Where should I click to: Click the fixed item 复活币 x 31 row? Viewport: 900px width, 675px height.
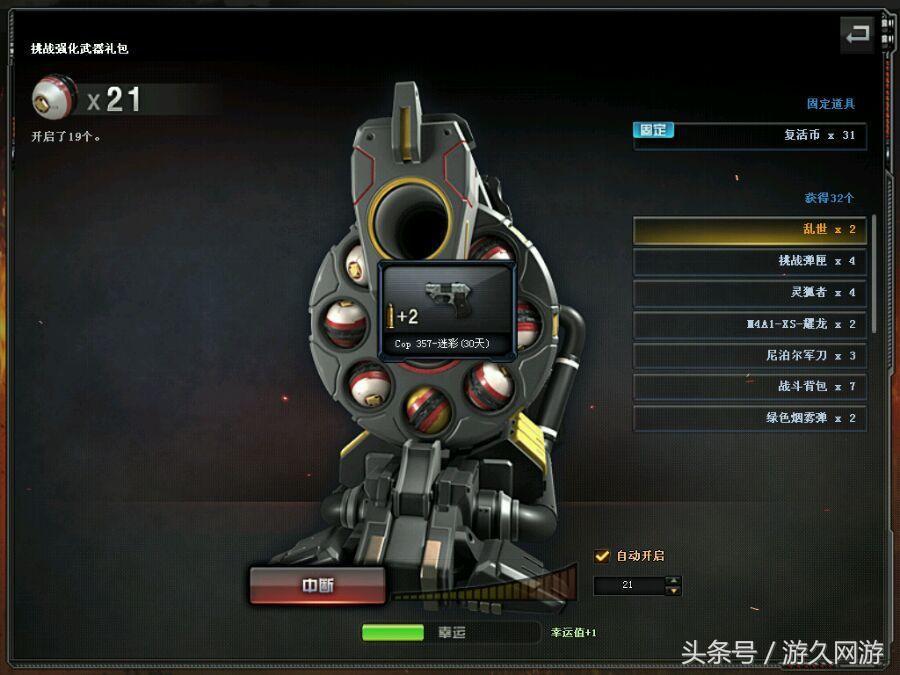[x=749, y=135]
